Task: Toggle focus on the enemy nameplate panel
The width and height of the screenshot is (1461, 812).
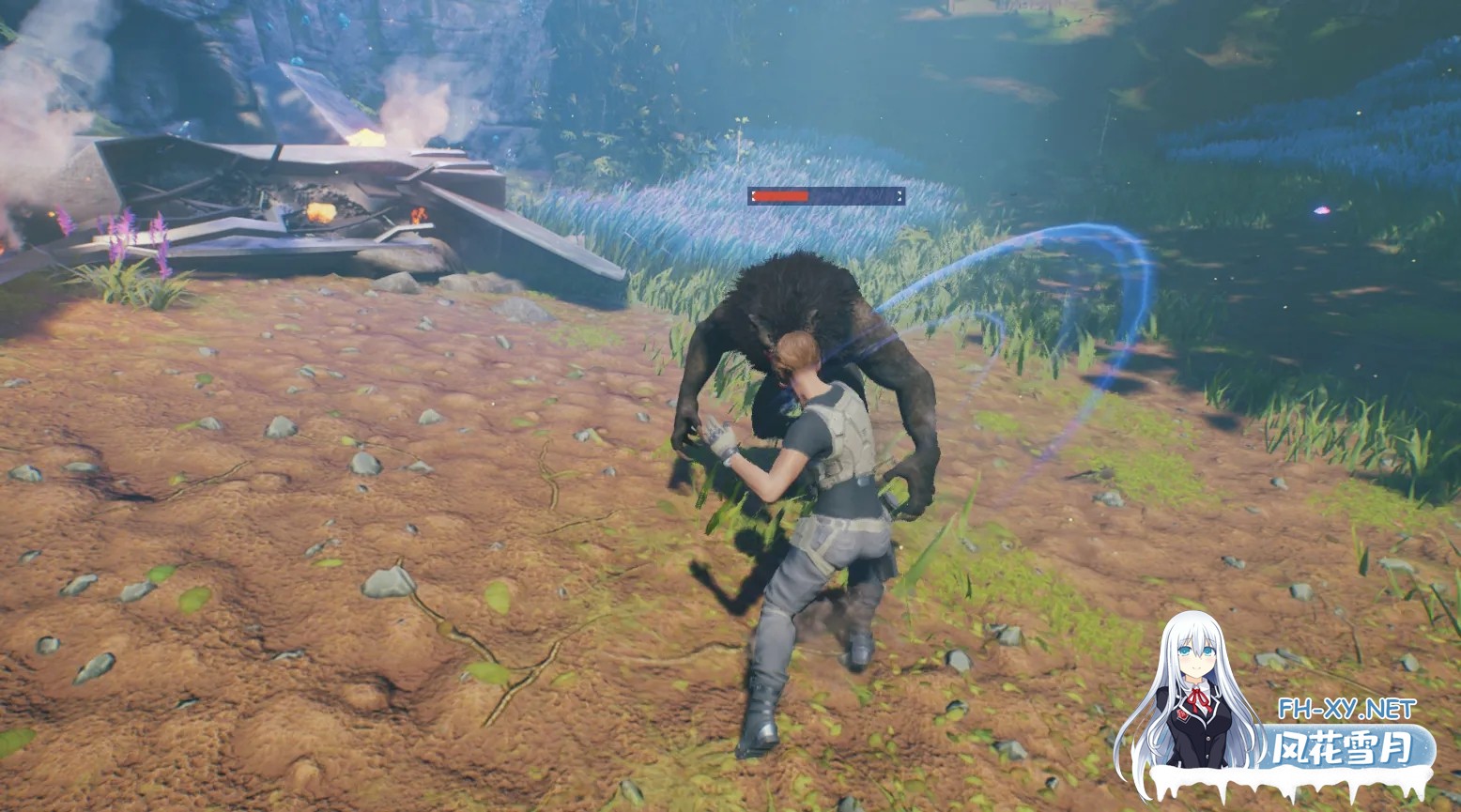Action: [x=826, y=197]
